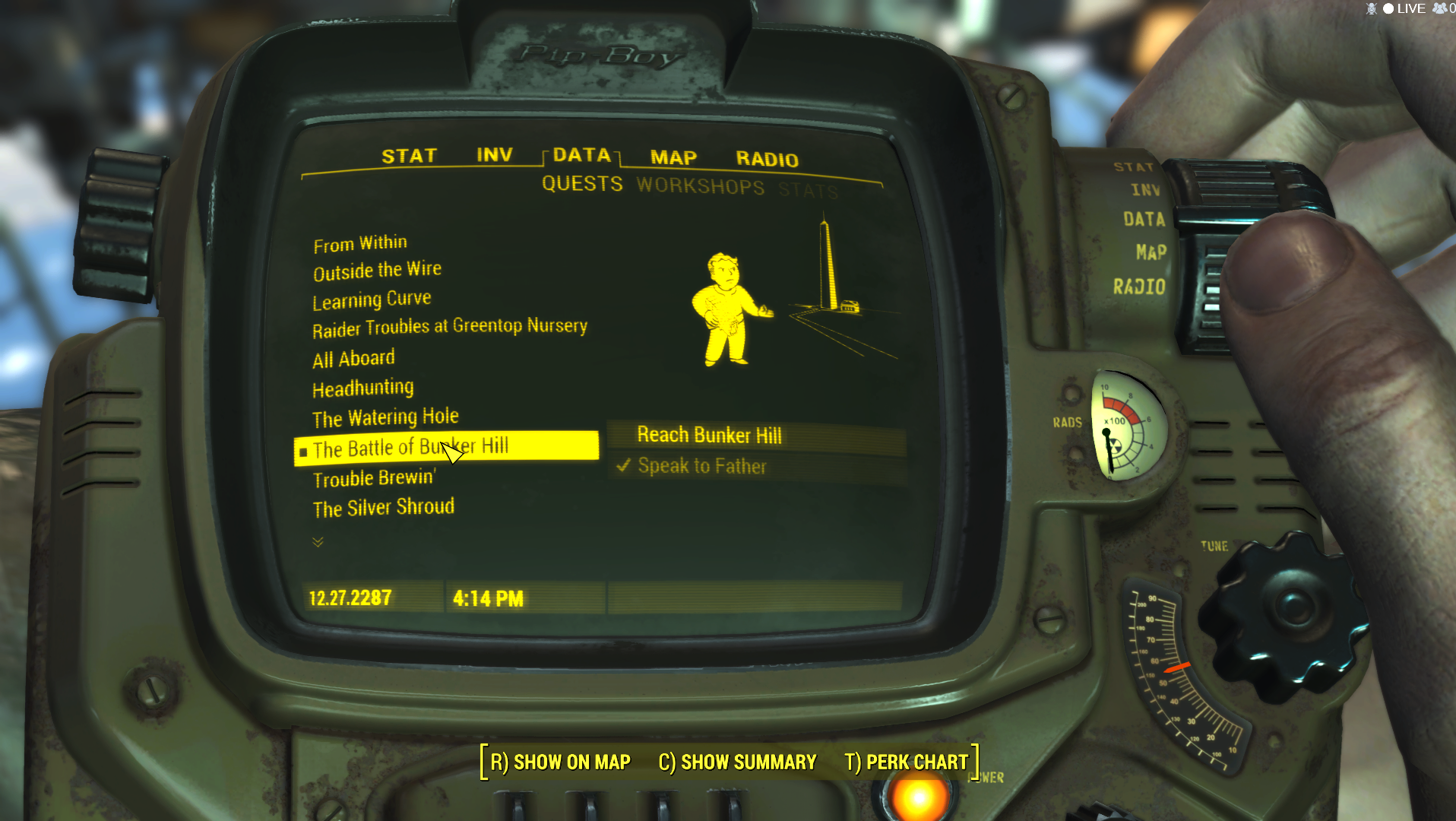
Task: Select the From Within quest
Action: [360, 244]
